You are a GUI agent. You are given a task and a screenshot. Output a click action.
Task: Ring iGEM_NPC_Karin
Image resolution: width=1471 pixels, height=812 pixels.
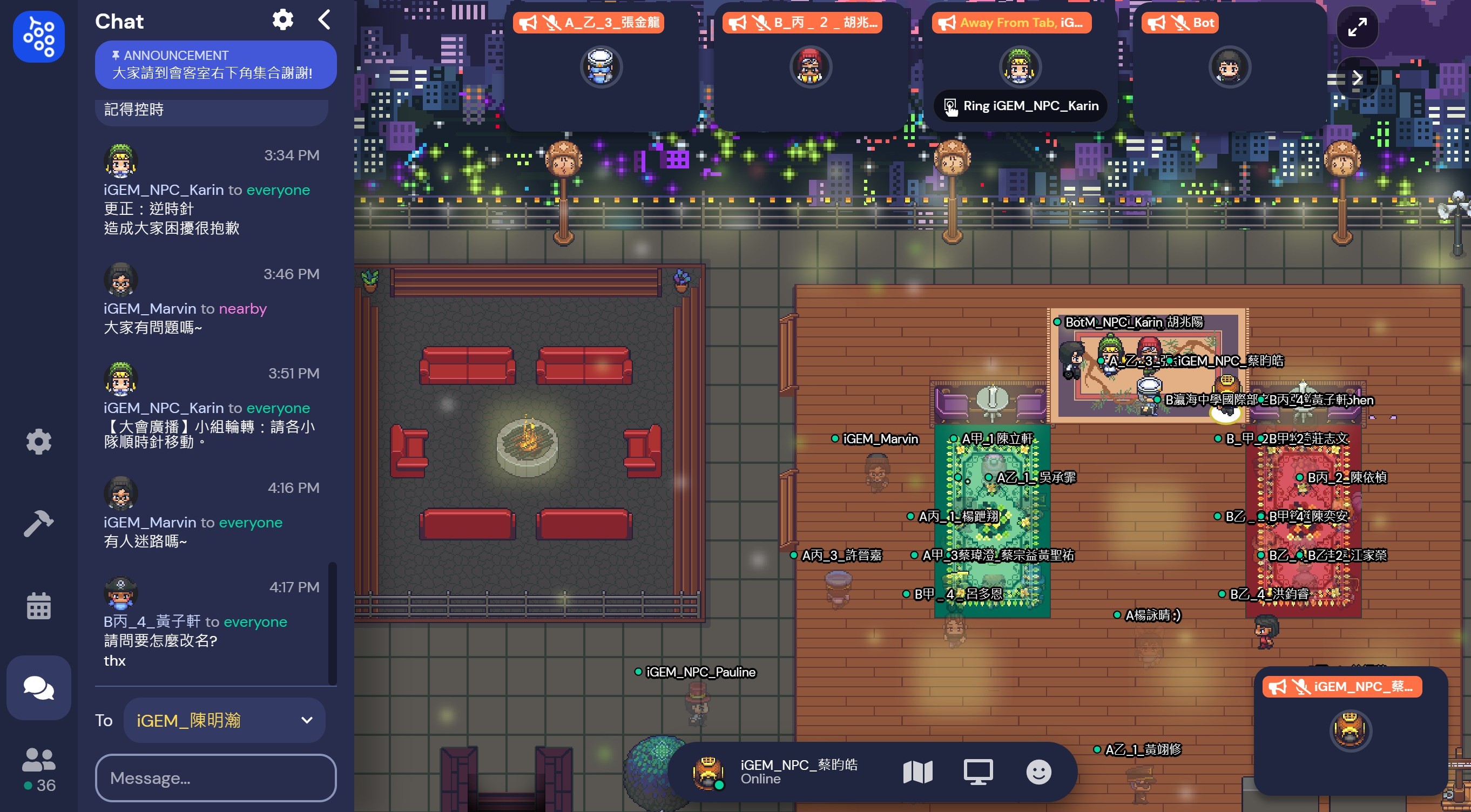pos(1021,106)
